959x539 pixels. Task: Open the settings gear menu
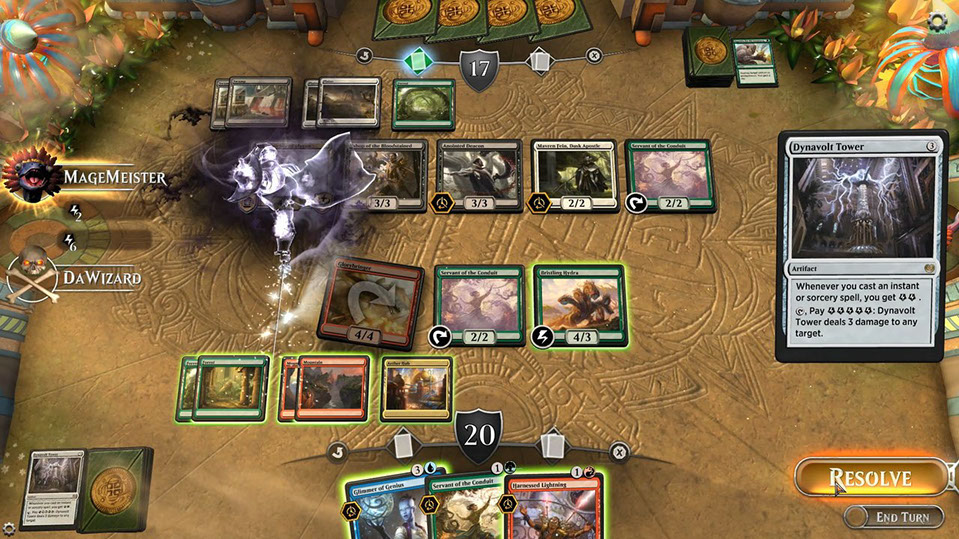(x=938, y=21)
